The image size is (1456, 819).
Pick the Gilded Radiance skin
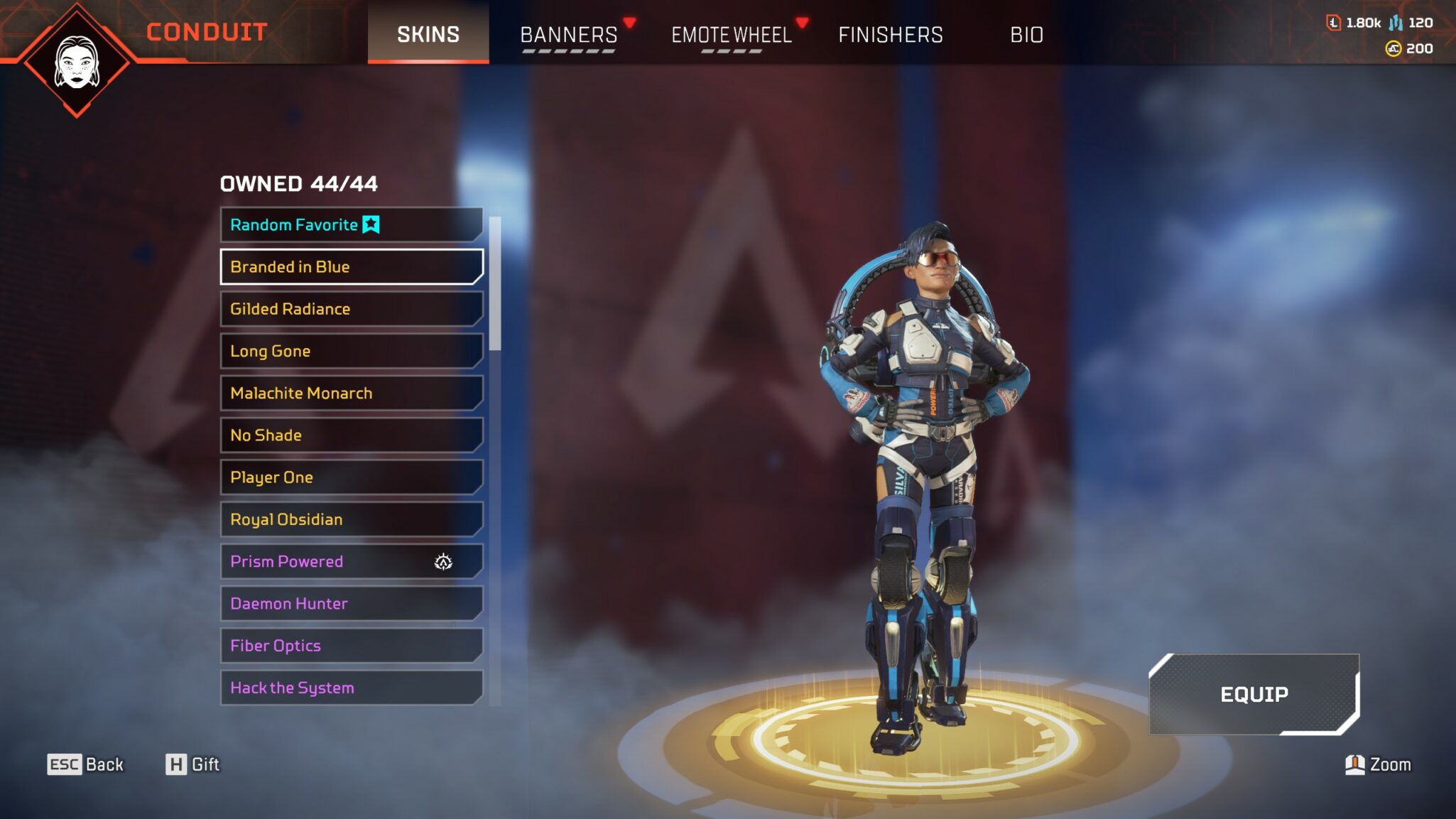[x=351, y=309]
